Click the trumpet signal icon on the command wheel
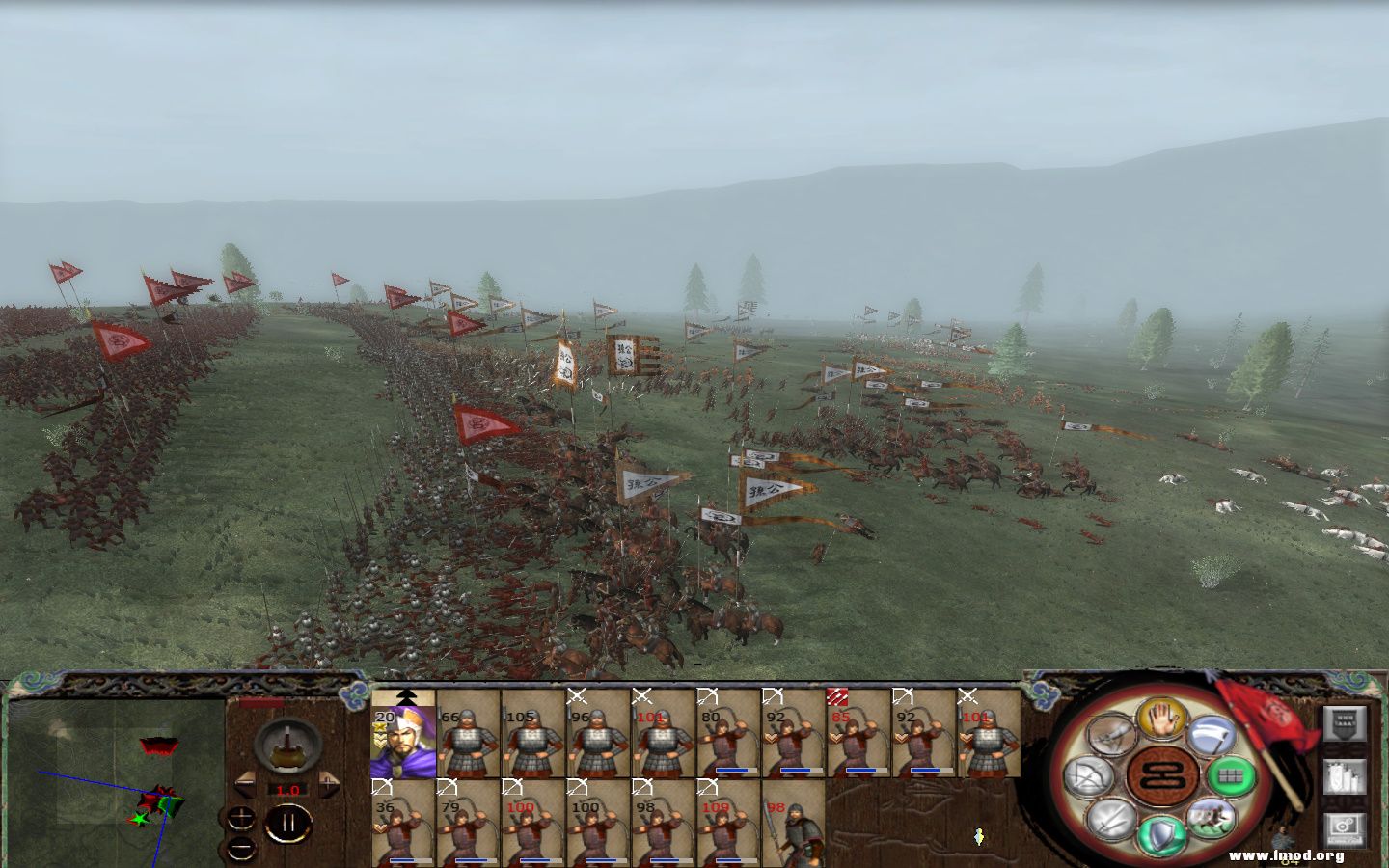The image size is (1389, 868). [x=1113, y=734]
